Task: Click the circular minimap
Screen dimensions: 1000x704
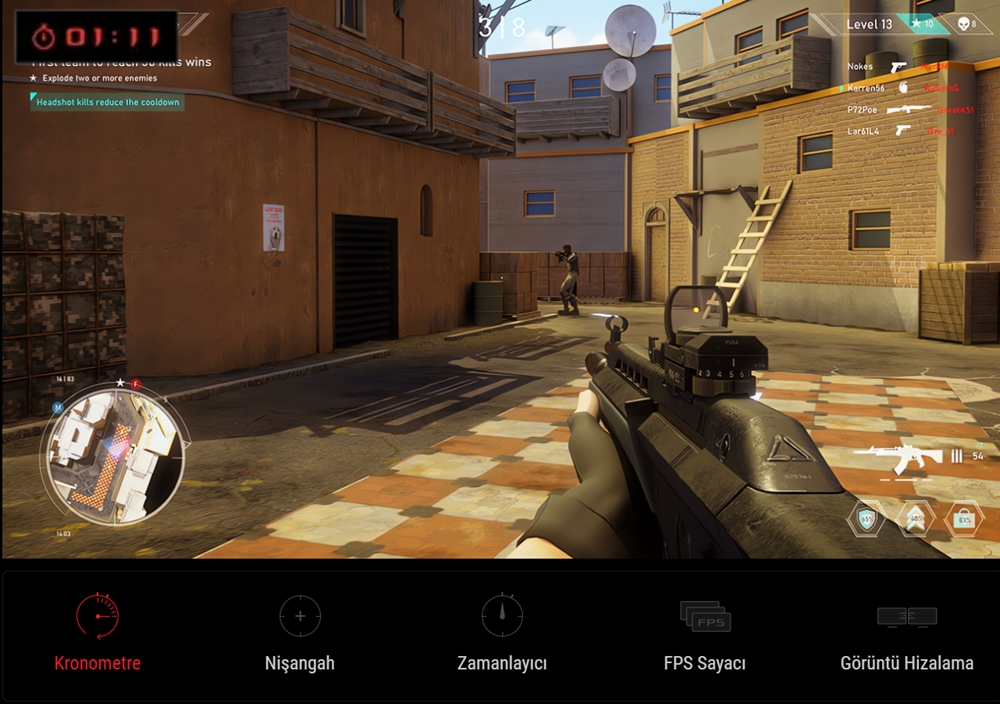Action: coord(112,455)
